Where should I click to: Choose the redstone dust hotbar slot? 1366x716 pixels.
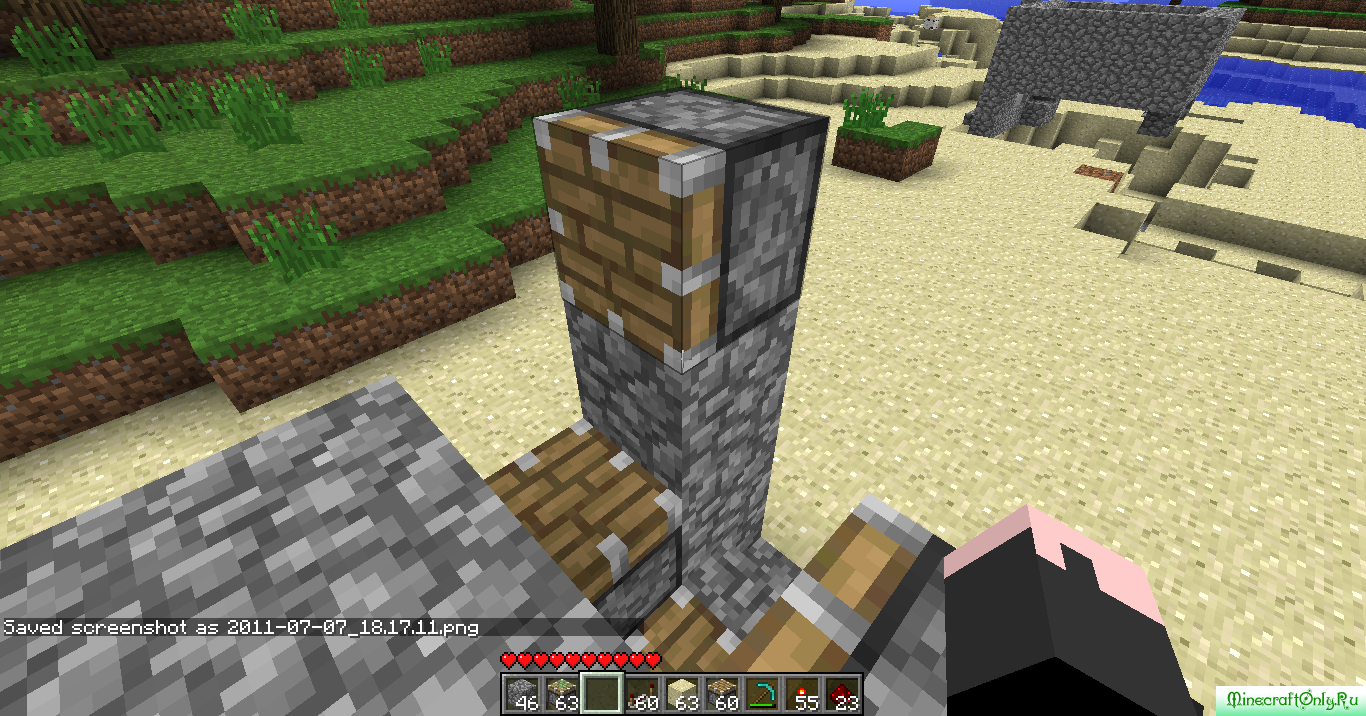[x=842, y=693]
